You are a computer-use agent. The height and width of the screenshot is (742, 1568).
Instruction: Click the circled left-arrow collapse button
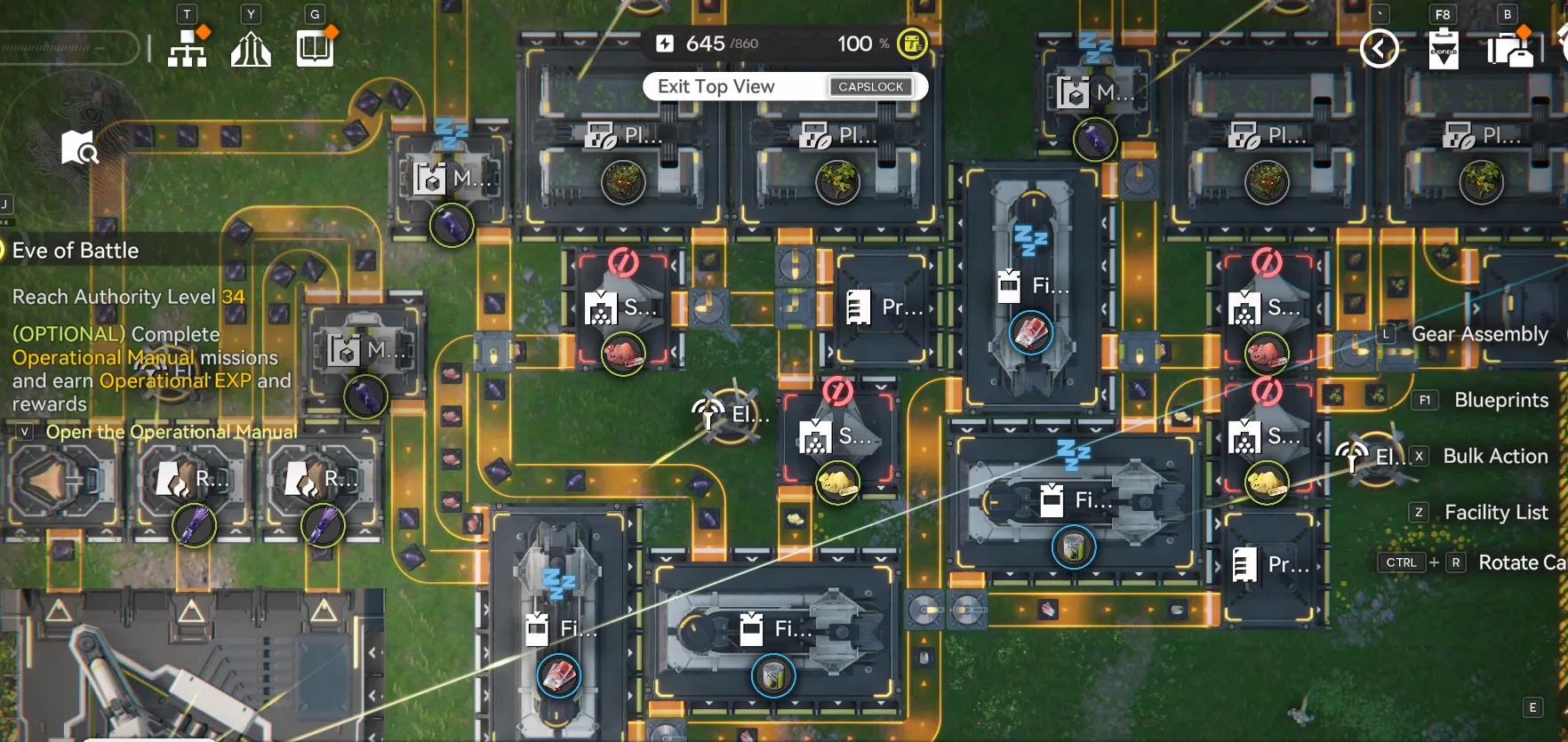(1379, 49)
